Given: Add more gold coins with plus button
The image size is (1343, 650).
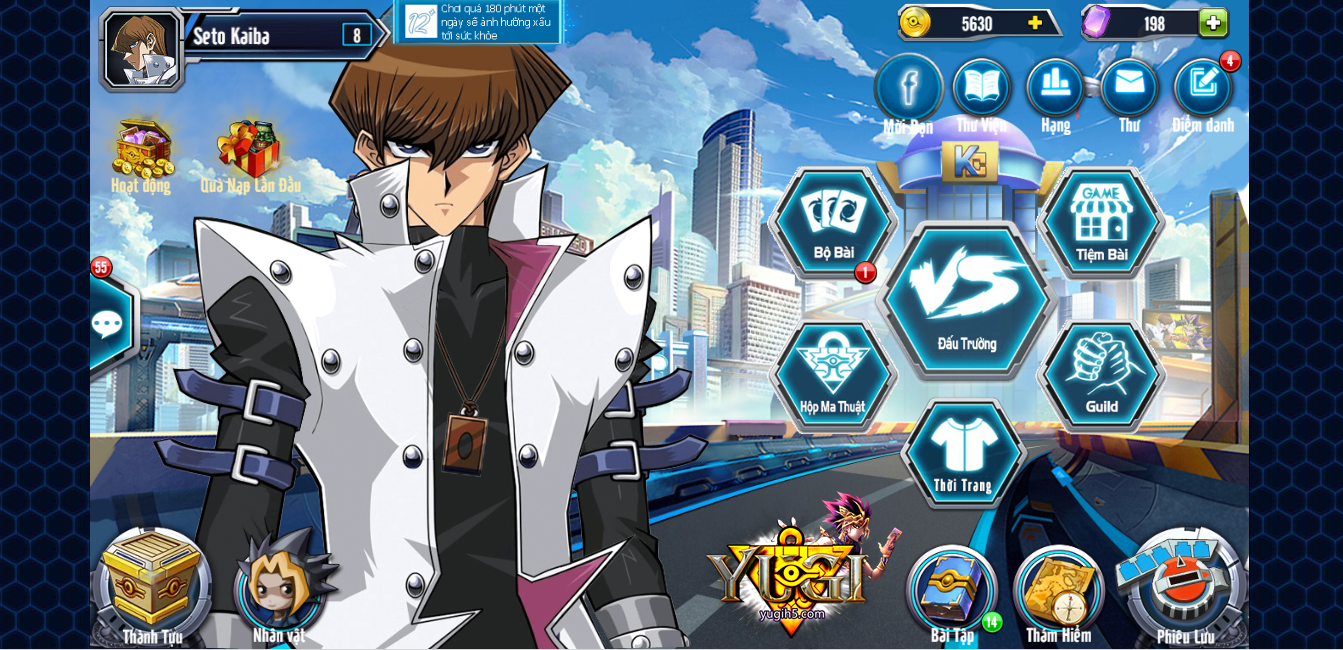Looking at the screenshot, I should click(1035, 23).
